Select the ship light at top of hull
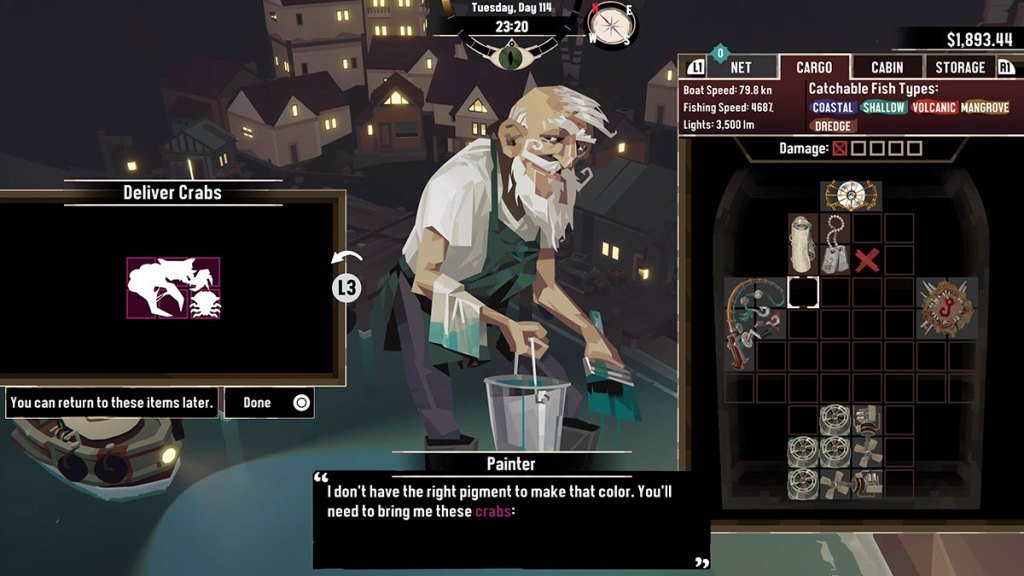This screenshot has width=1024, height=576. coord(851,196)
